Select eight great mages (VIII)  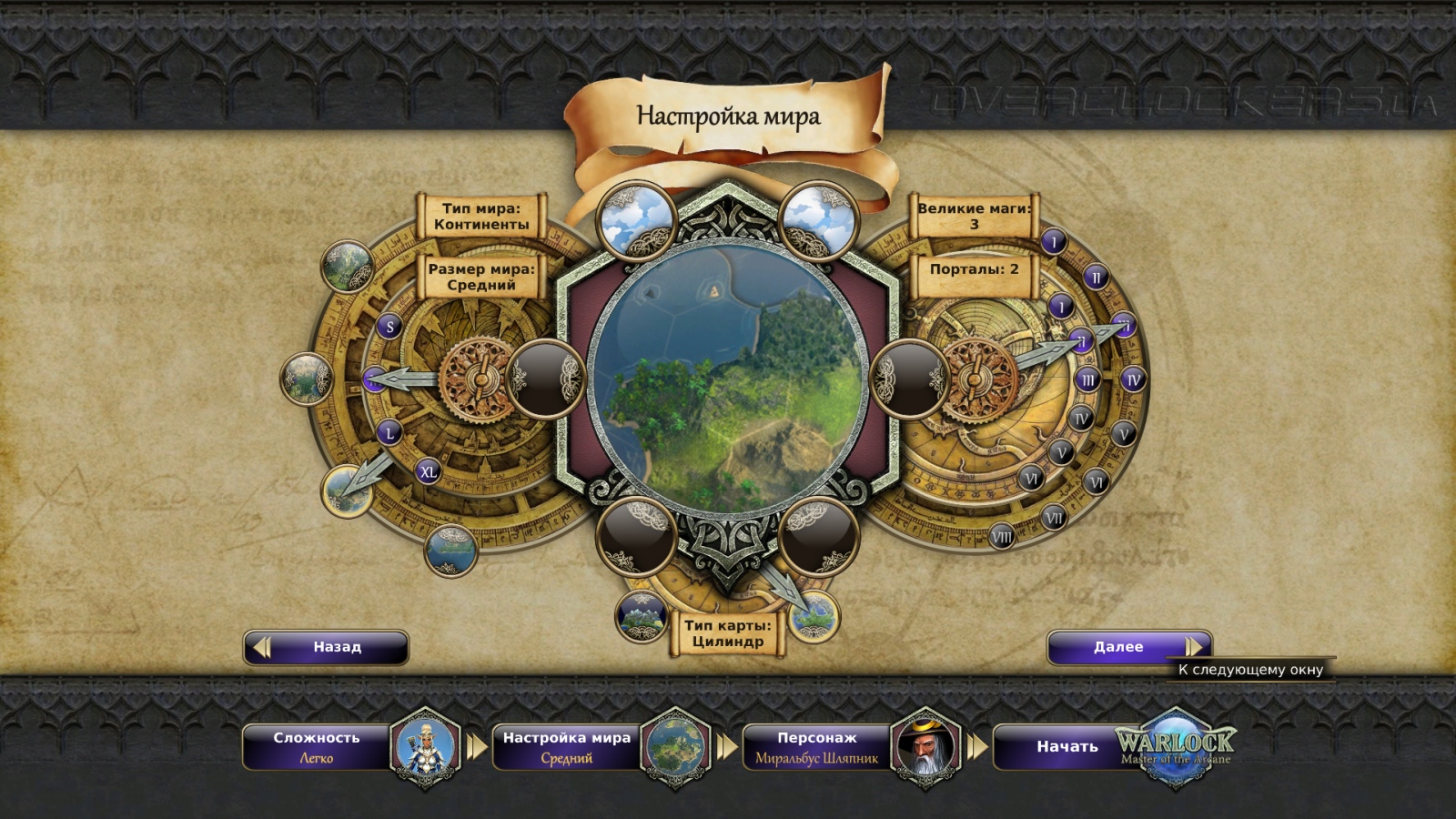[x=1002, y=537]
